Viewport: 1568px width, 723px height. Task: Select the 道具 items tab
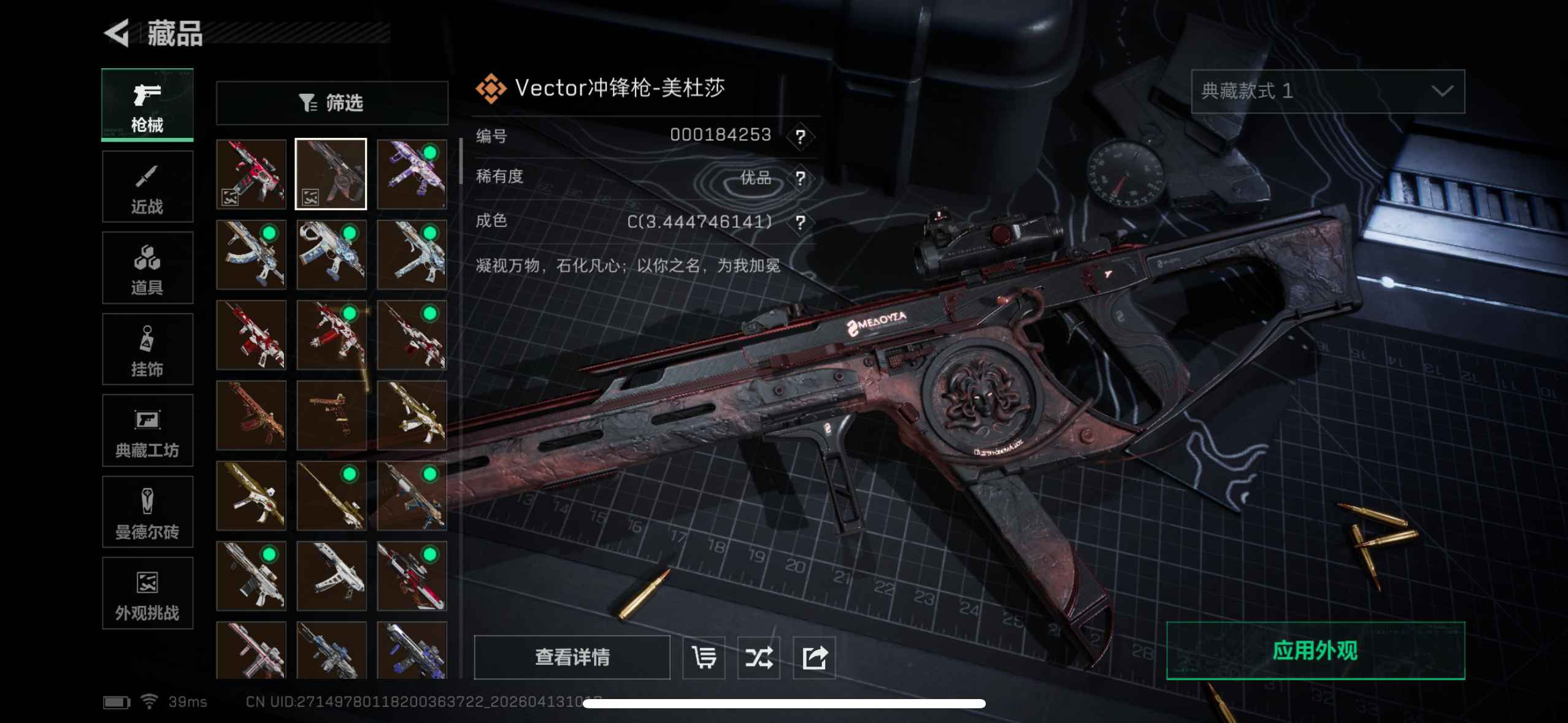click(147, 268)
